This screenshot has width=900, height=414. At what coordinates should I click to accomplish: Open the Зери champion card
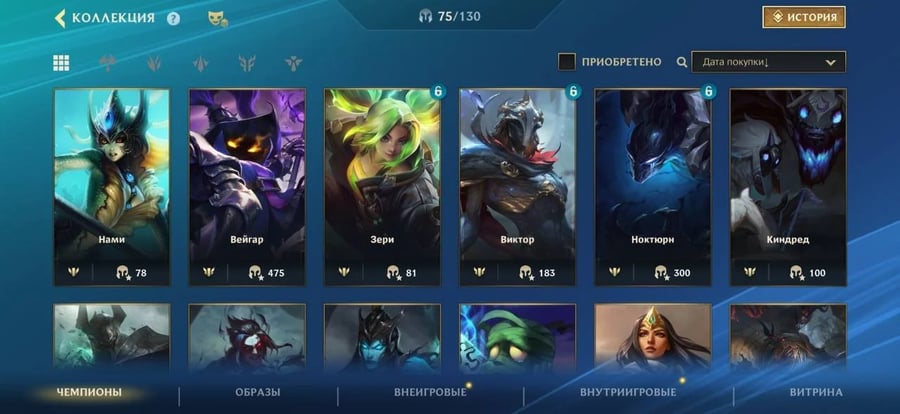pyautogui.click(x=382, y=187)
